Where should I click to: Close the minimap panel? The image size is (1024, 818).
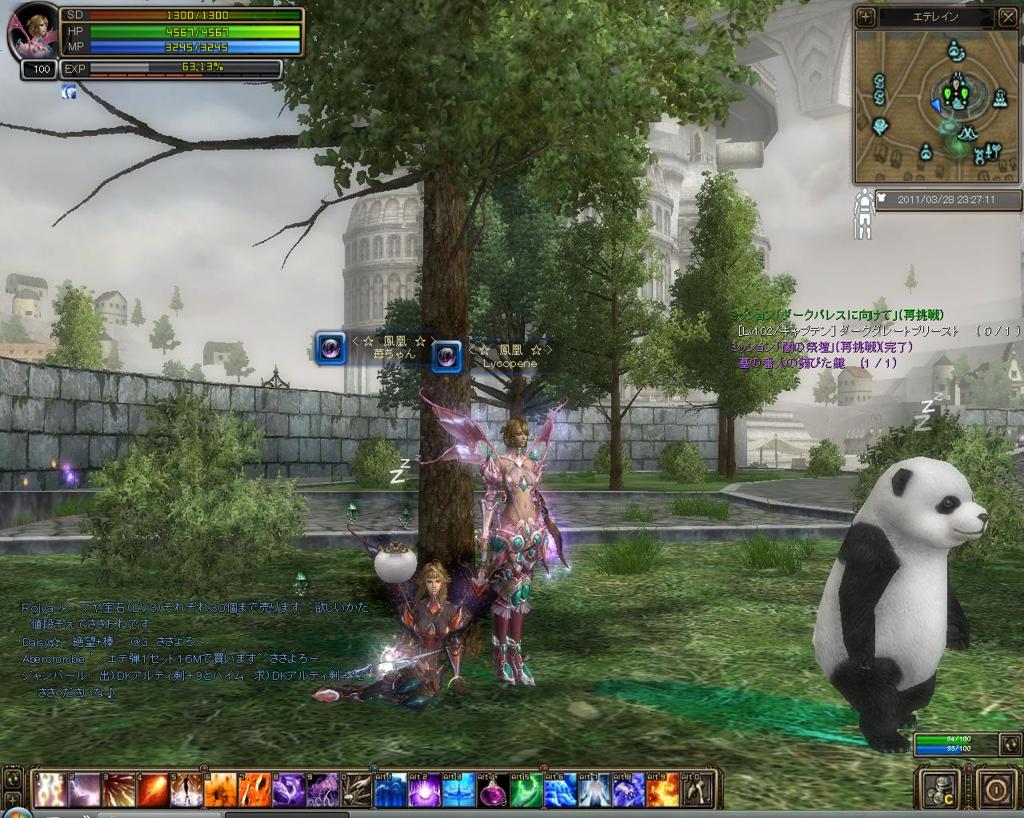tap(1007, 17)
